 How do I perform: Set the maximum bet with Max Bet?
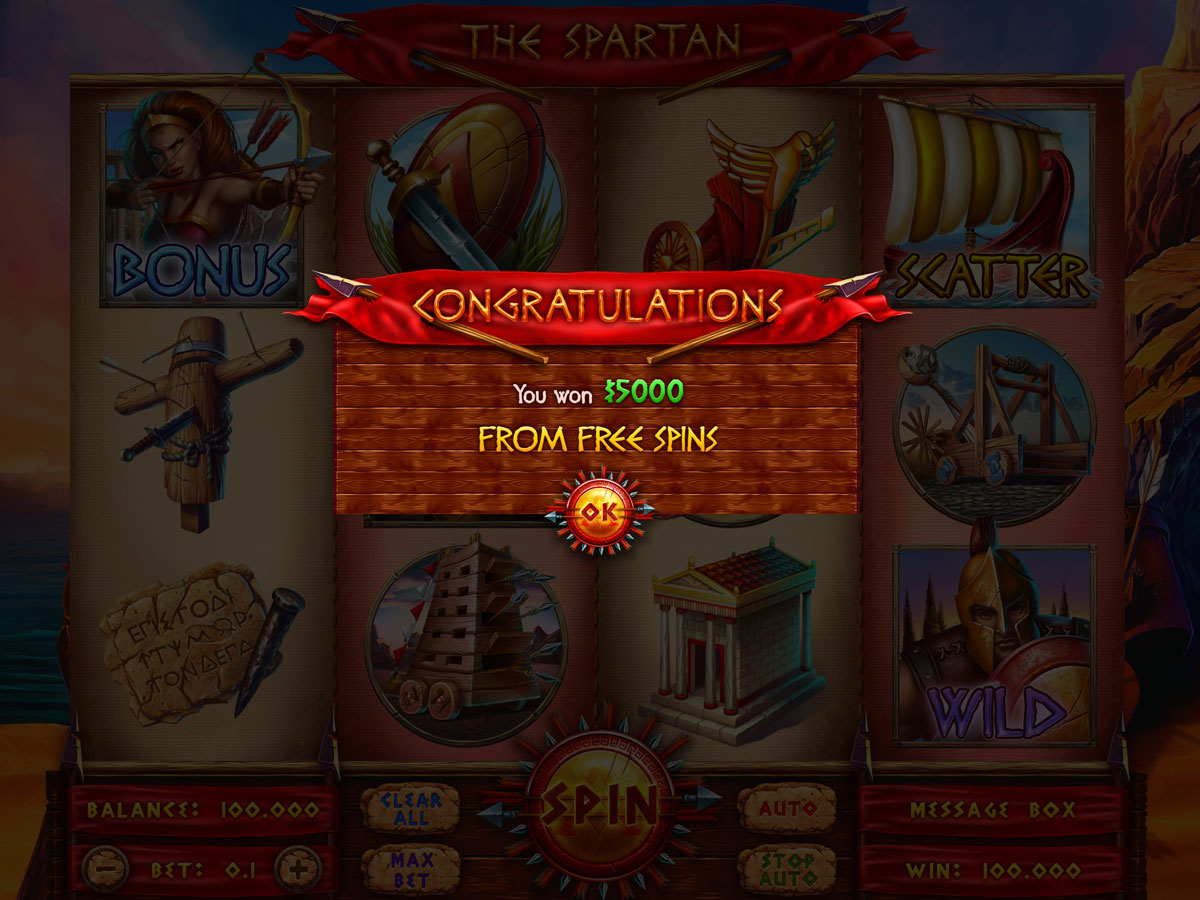(x=410, y=869)
